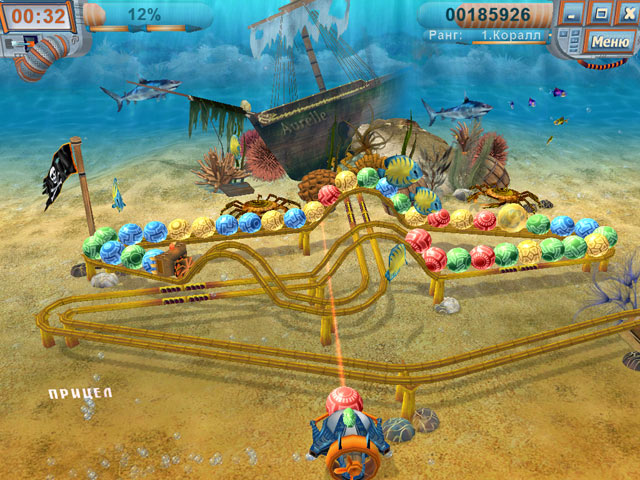Minimize the game window
Screen dimensions: 640x480
click(572, 15)
